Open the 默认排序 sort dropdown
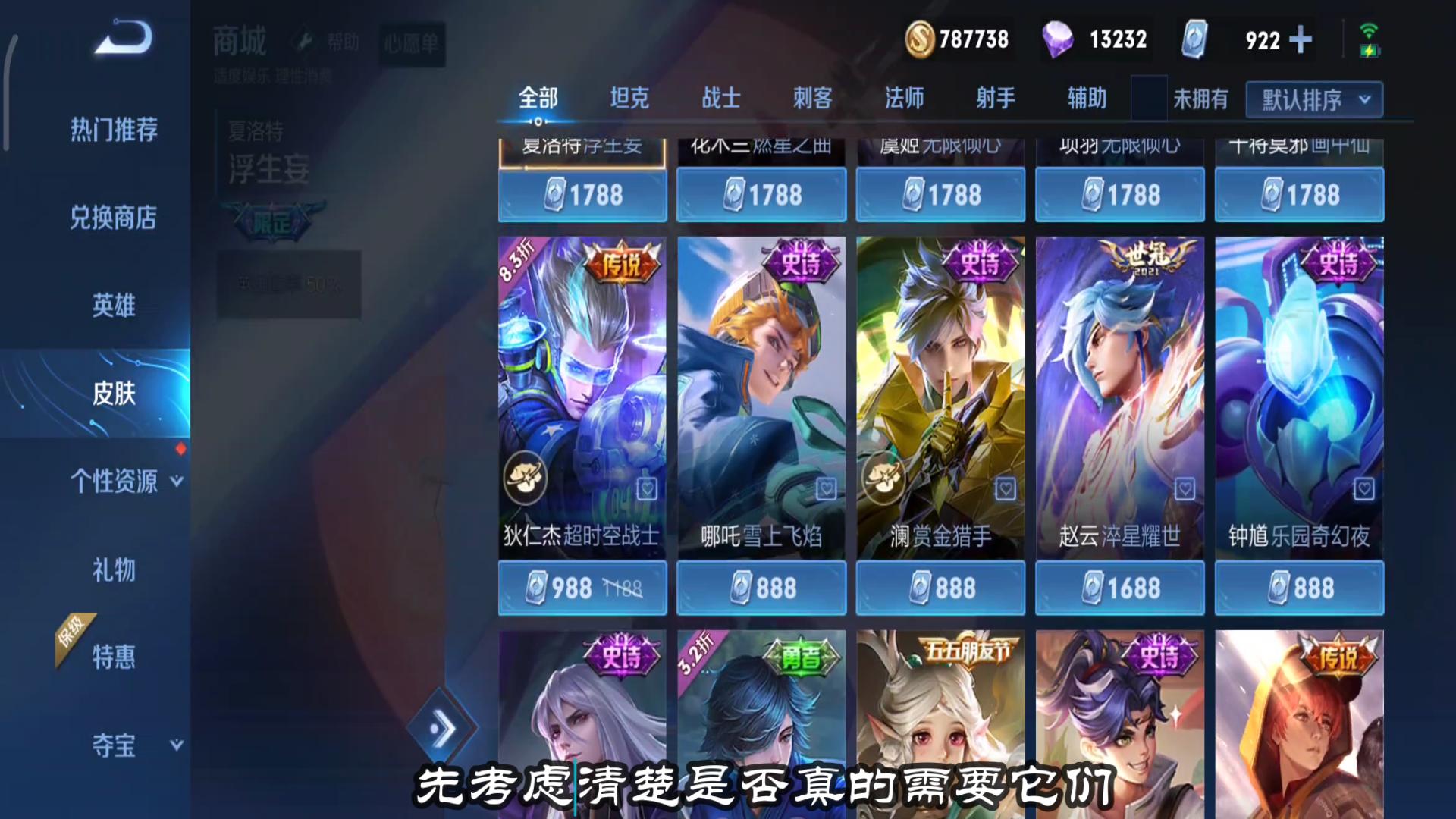This screenshot has height=819, width=1456. 1313,99
